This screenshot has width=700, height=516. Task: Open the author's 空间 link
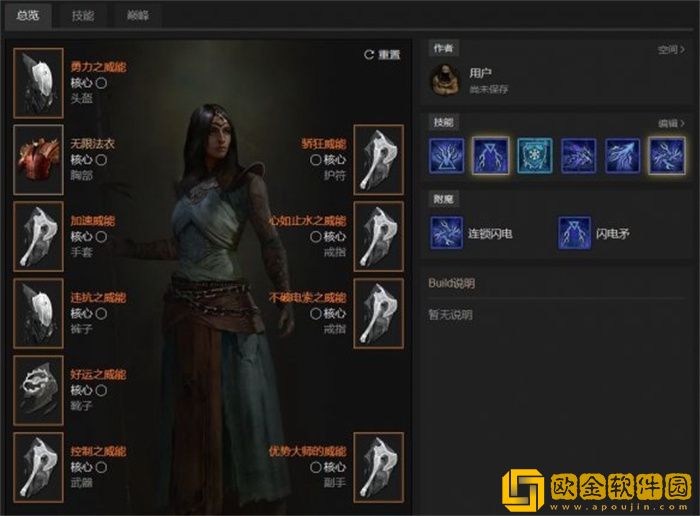click(668, 48)
